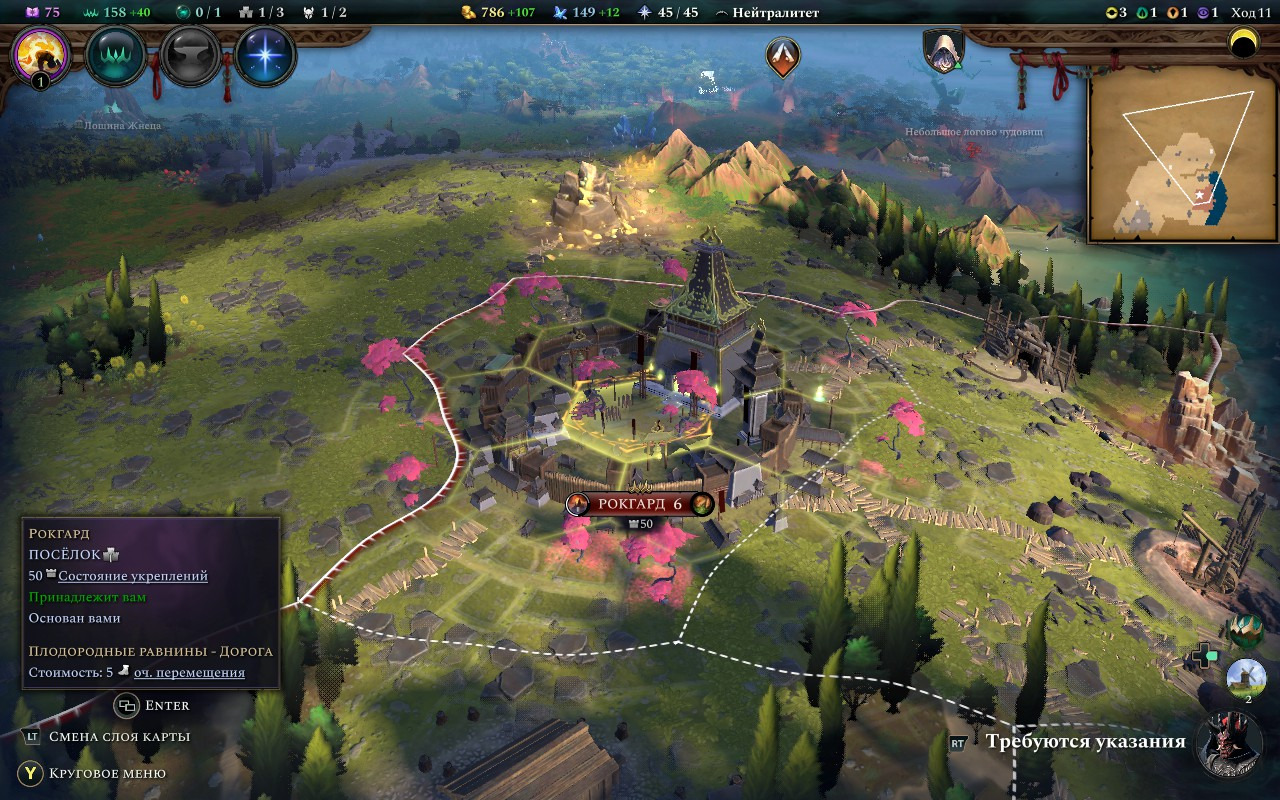The width and height of the screenshot is (1280, 800).
Task: Open the оч. перемещения link
Action: pyautogui.click(x=189, y=673)
